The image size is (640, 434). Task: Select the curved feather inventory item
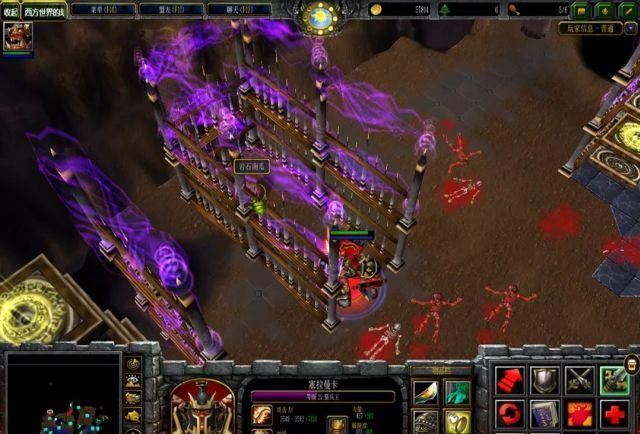(426, 392)
